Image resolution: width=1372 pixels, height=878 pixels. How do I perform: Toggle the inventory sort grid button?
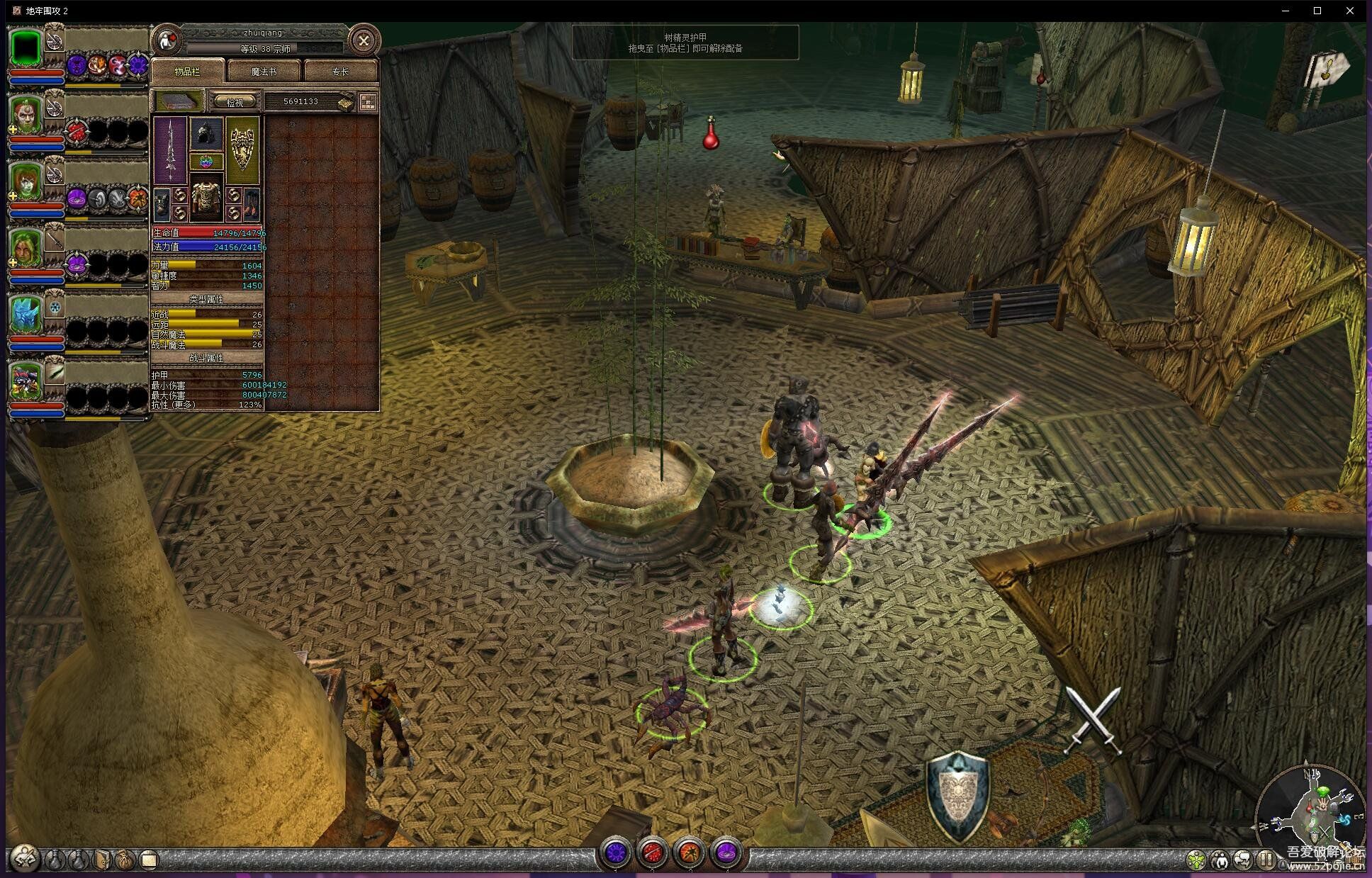coord(368,102)
